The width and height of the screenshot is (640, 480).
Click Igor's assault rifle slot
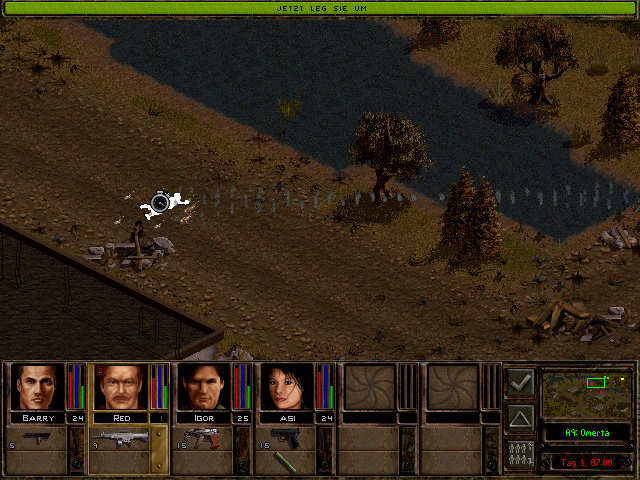(203, 438)
